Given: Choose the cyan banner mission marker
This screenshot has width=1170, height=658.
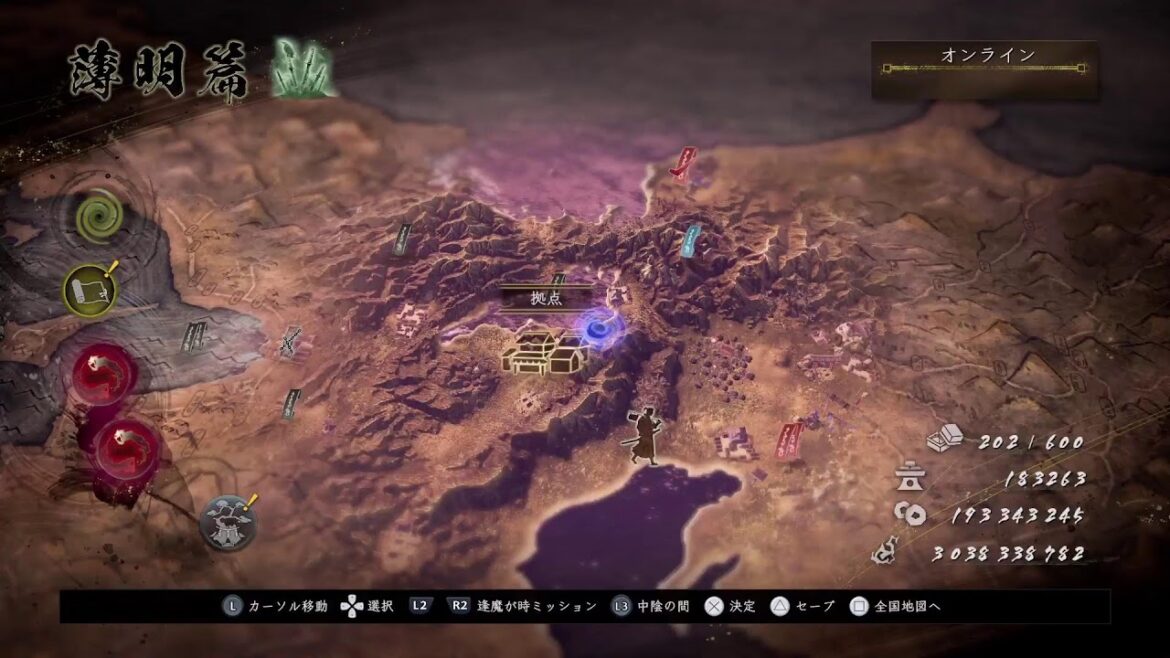Looking at the screenshot, I should [689, 239].
